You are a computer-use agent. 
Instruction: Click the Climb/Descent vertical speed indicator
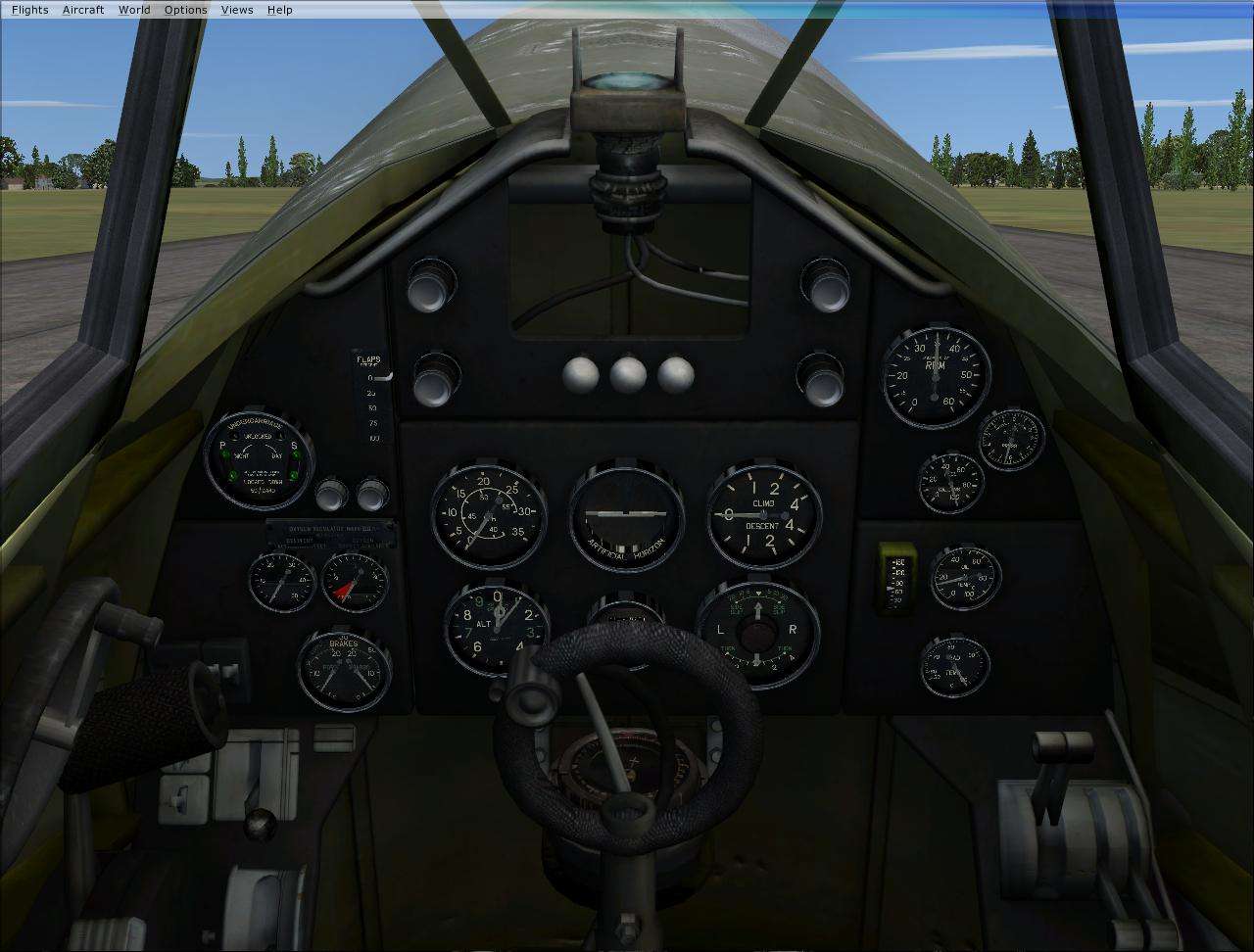[766, 516]
